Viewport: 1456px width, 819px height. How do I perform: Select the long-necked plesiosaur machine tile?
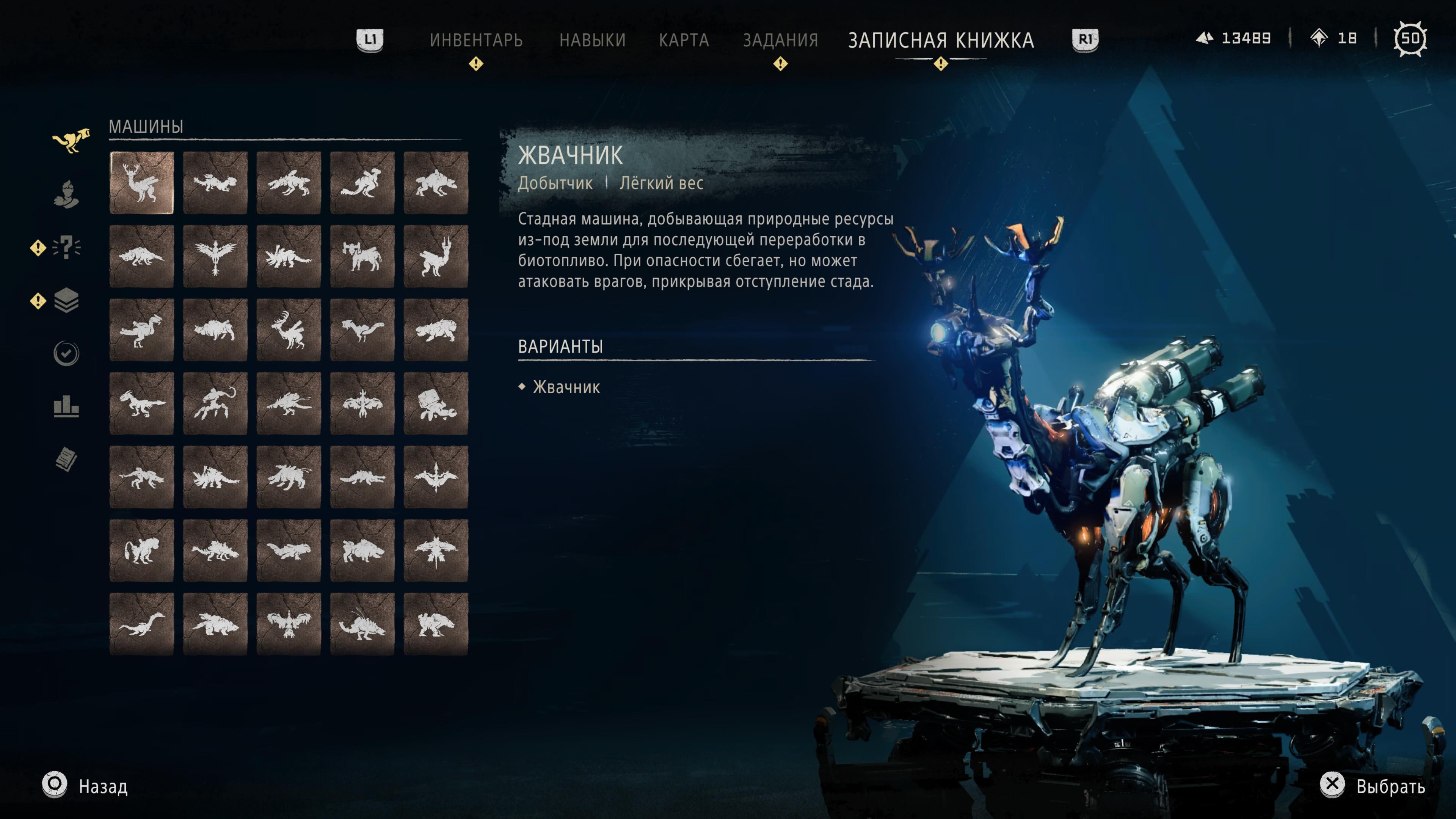(142, 624)
